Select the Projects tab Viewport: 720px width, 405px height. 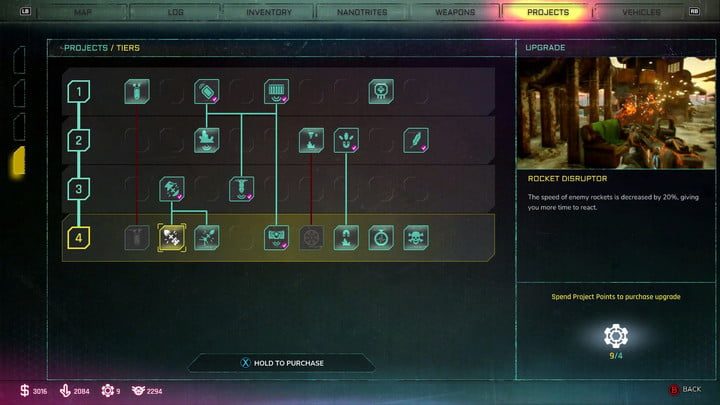pos(548,12)
